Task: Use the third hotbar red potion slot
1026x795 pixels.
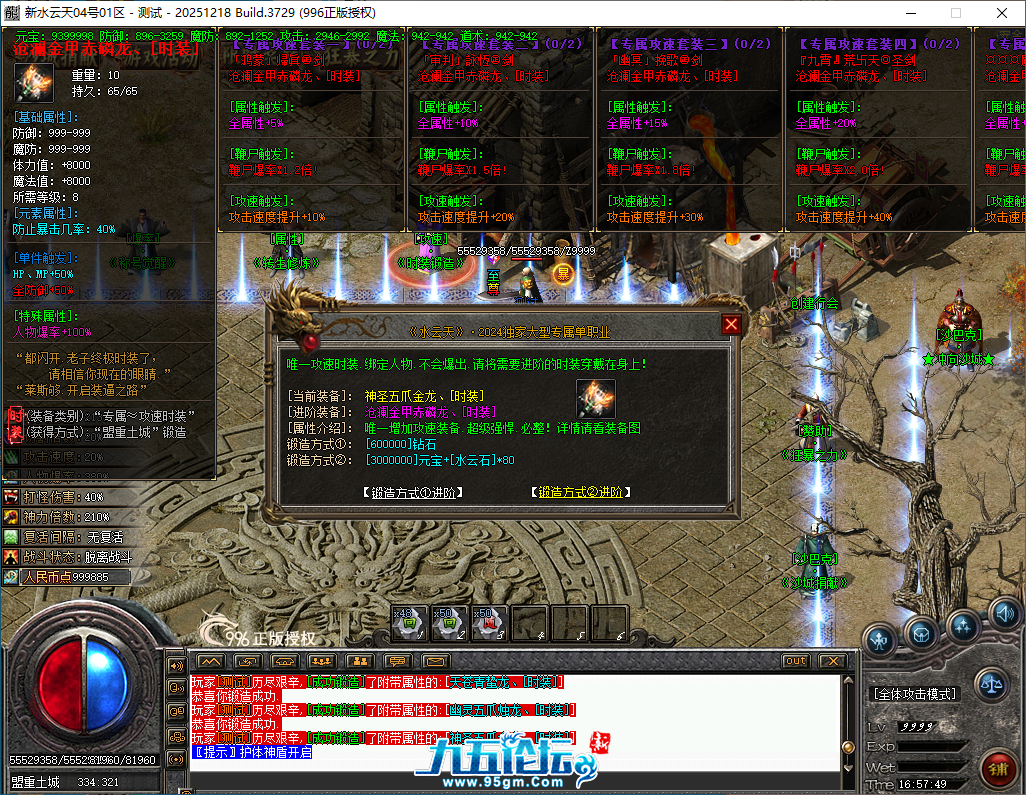Action: (x=489, y=623)
